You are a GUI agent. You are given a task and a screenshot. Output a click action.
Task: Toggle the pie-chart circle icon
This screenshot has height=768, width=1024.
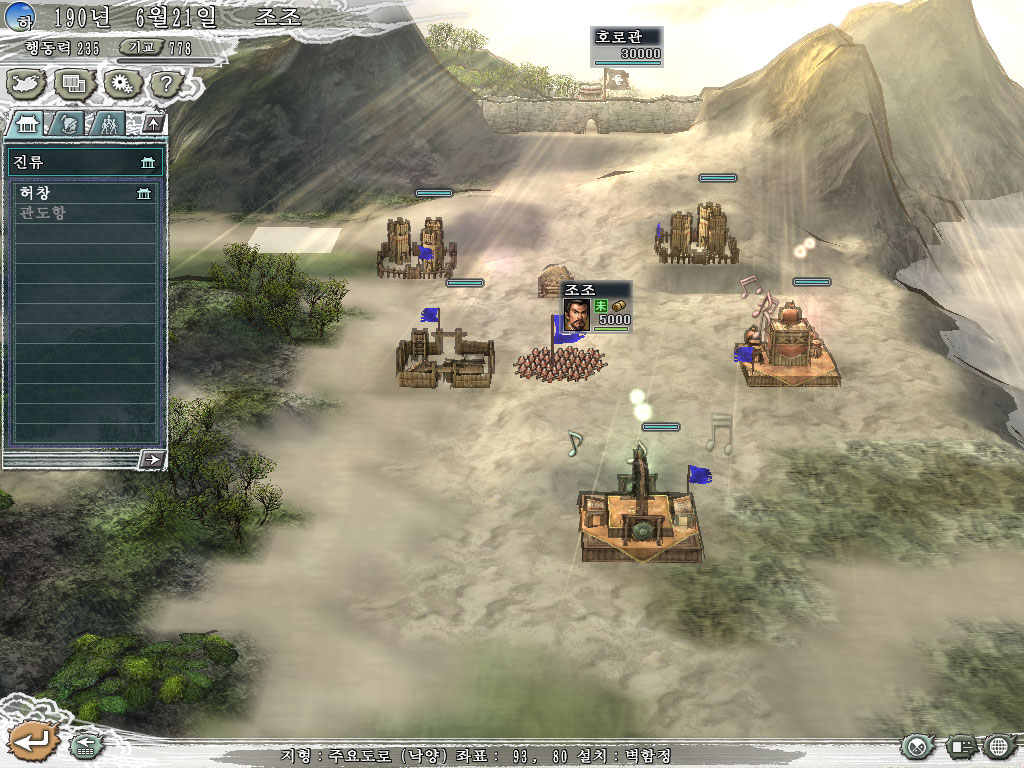[917, 746]
